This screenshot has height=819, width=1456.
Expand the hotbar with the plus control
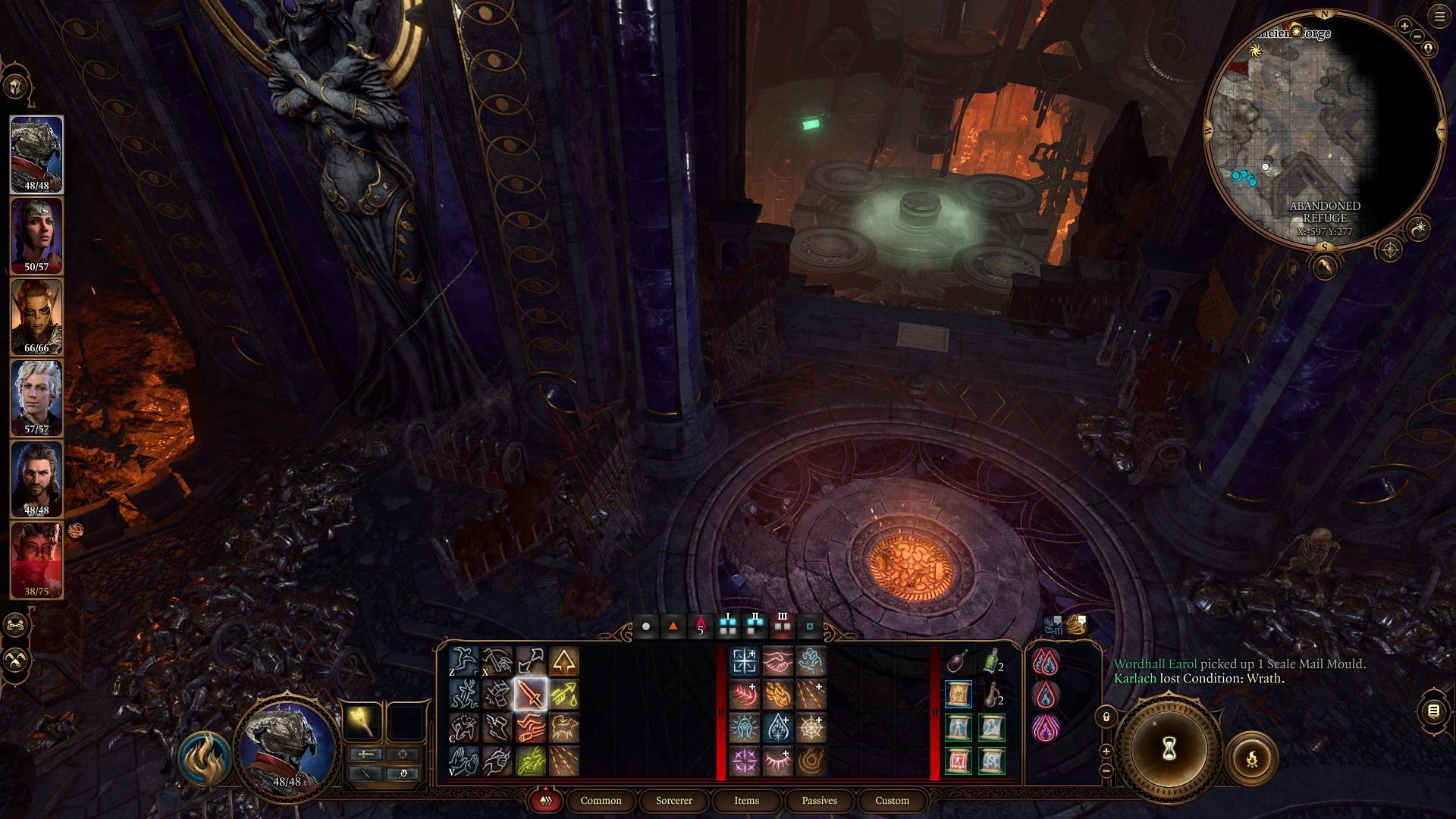pyautogui.click(x=1106, y=752)
